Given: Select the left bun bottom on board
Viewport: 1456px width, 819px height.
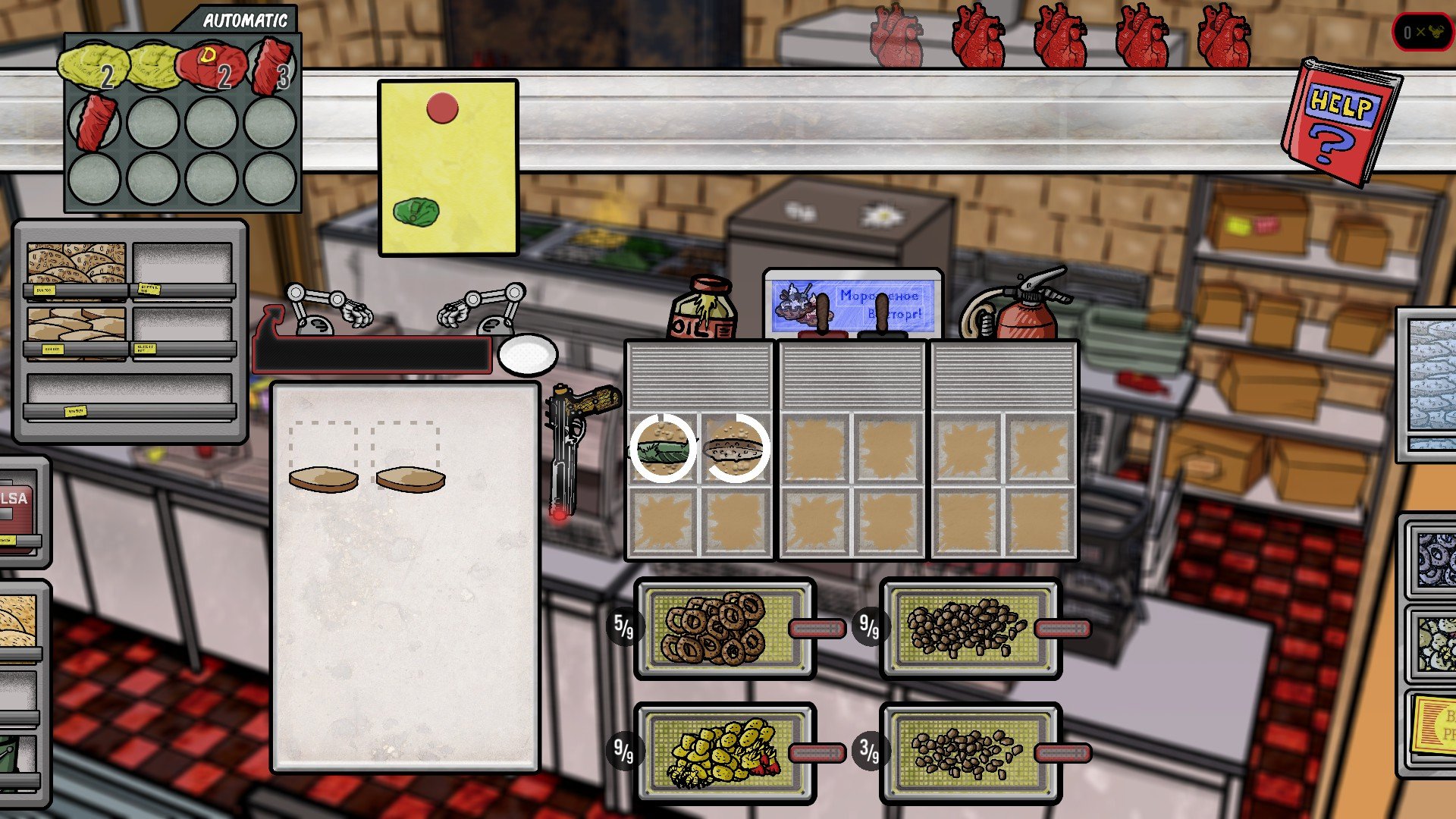Looking at the screenshot, I should pyautogui.click(x=323, y=479).
